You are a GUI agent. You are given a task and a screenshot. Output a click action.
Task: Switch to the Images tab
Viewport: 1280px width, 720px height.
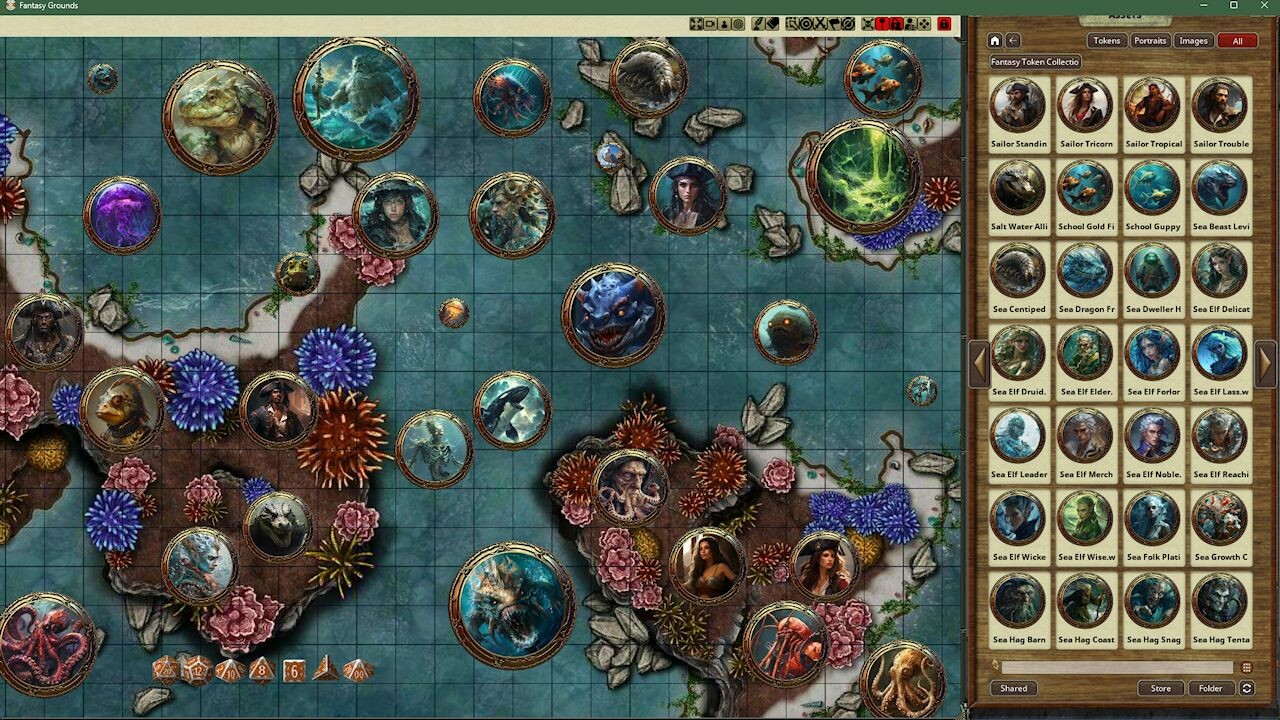pyautogui.click(x=1192, y=40)
